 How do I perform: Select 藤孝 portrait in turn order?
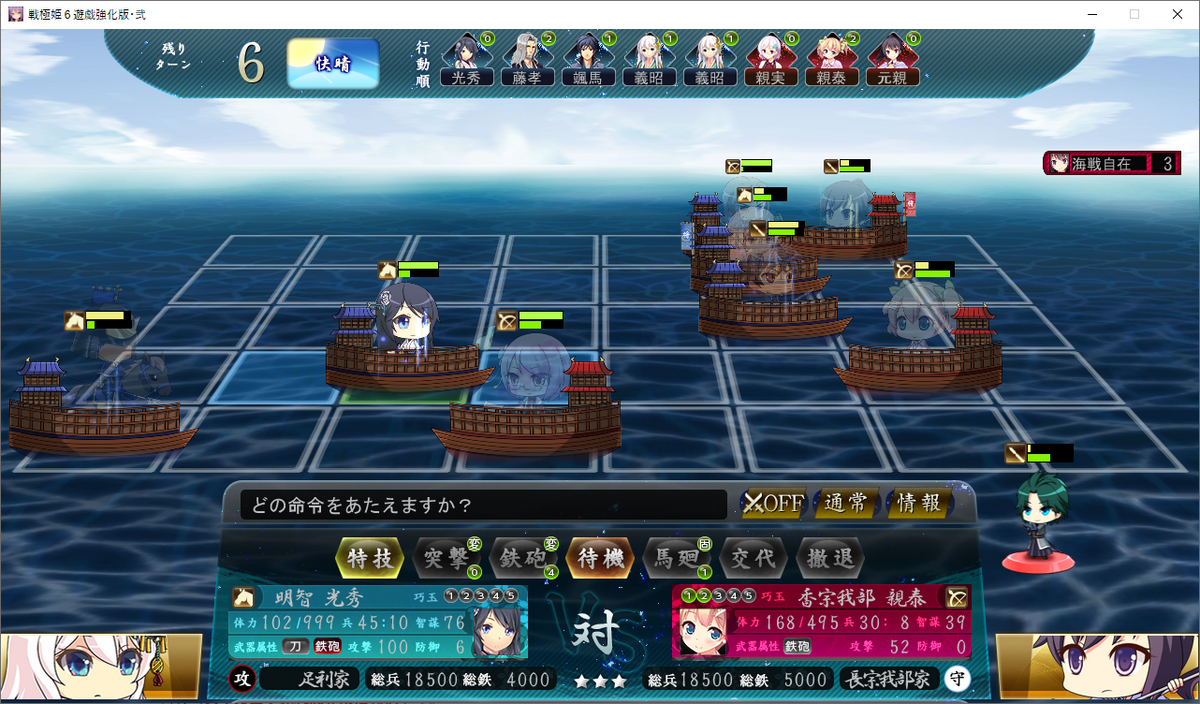click(527, 62)
